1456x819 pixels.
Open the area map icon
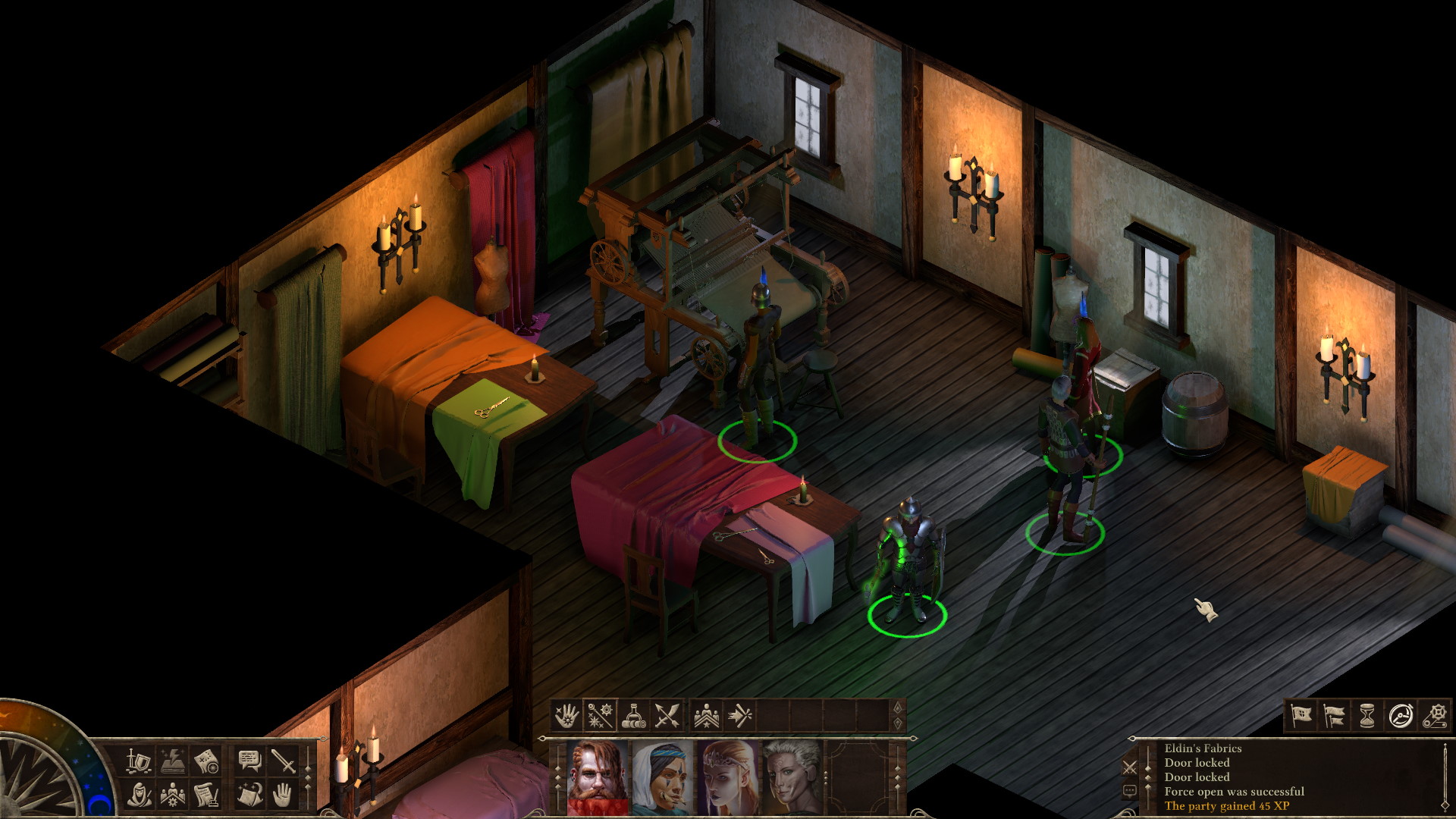click(x=206, y=761)
